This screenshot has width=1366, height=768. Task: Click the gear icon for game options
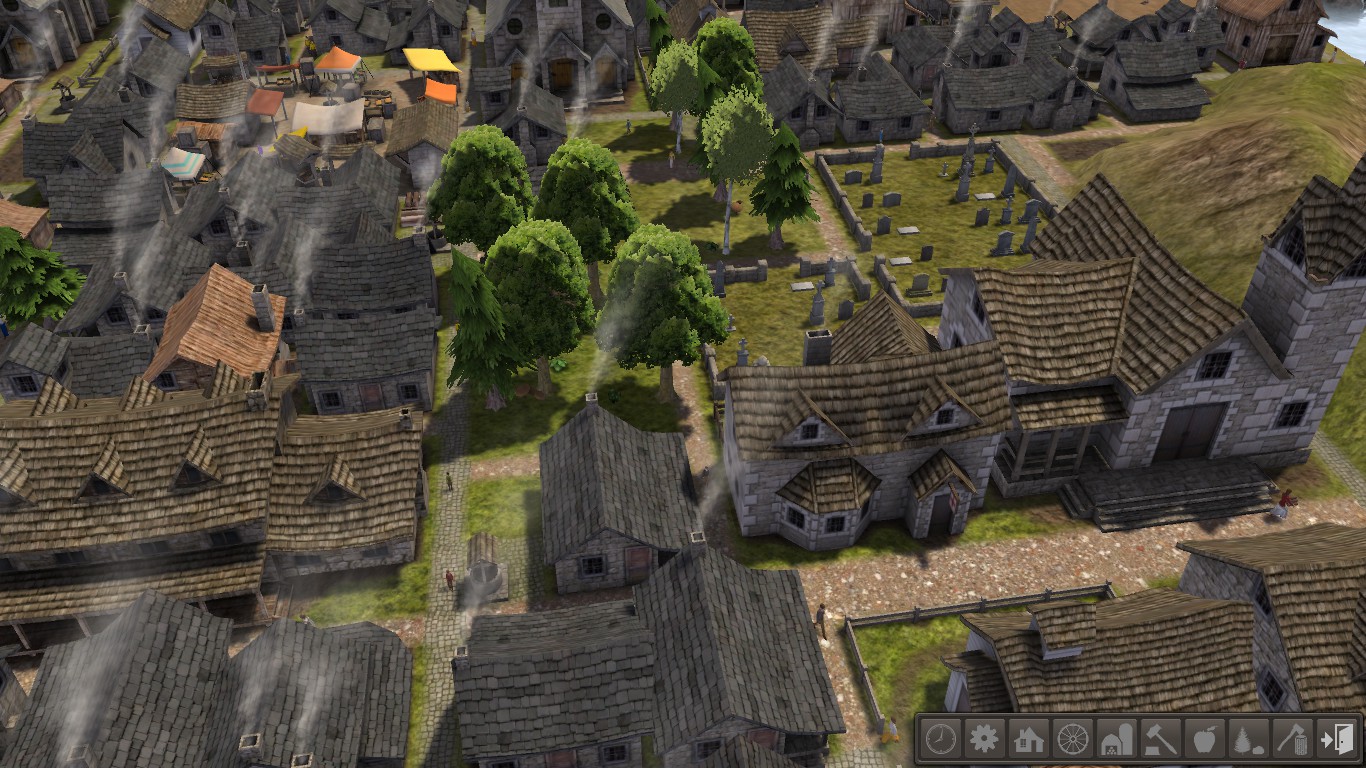click(985, 740)
